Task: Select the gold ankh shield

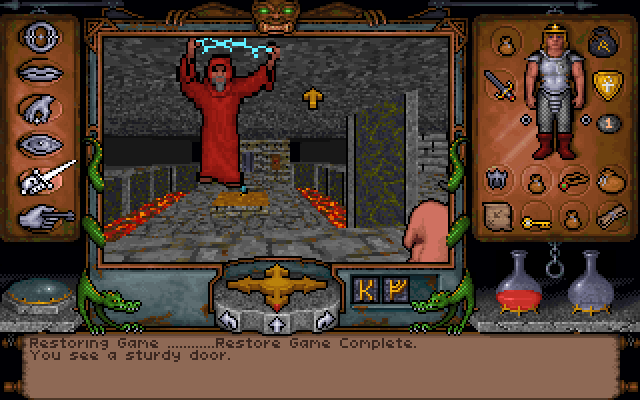Action: coord(604,86)
